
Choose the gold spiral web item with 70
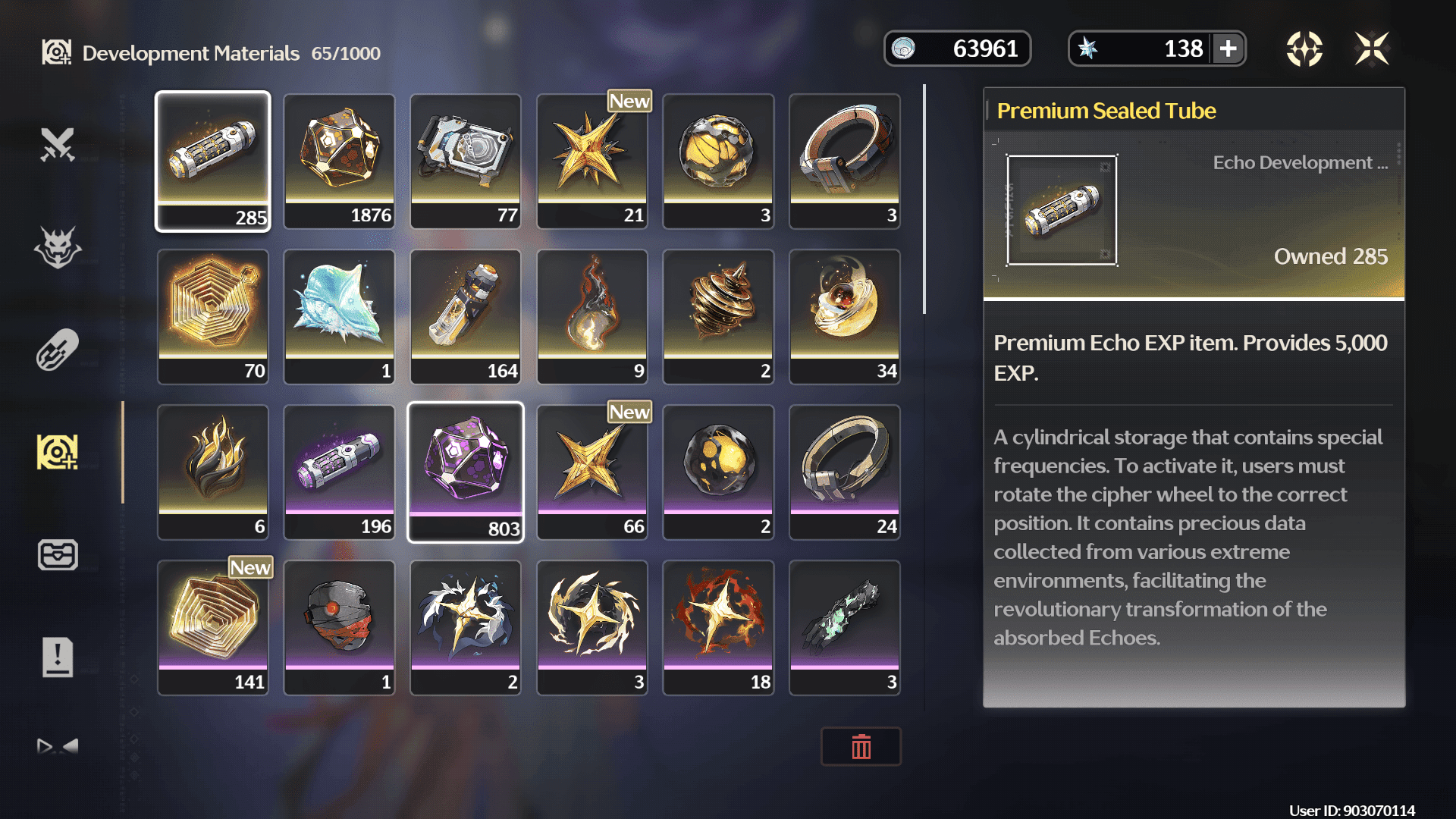point(213,316)
